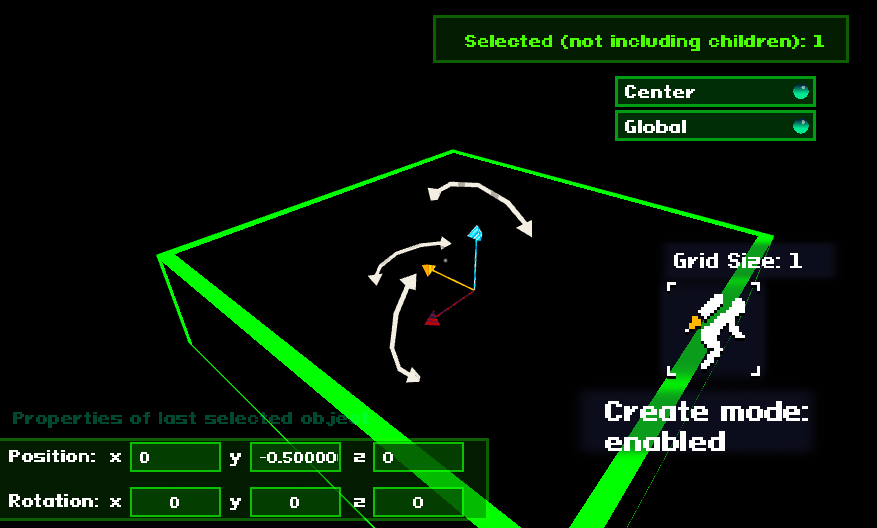Edit the Rotation y value field
Screen dimensions: 877x528
(x=295, y=502)
